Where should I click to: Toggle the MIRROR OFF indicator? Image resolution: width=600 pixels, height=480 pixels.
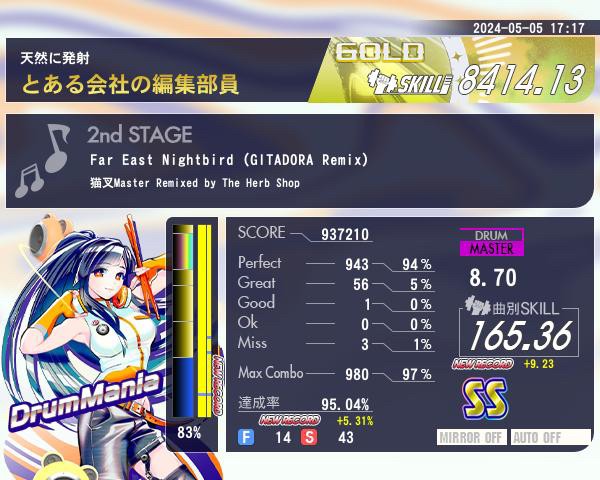pos(473,437)
